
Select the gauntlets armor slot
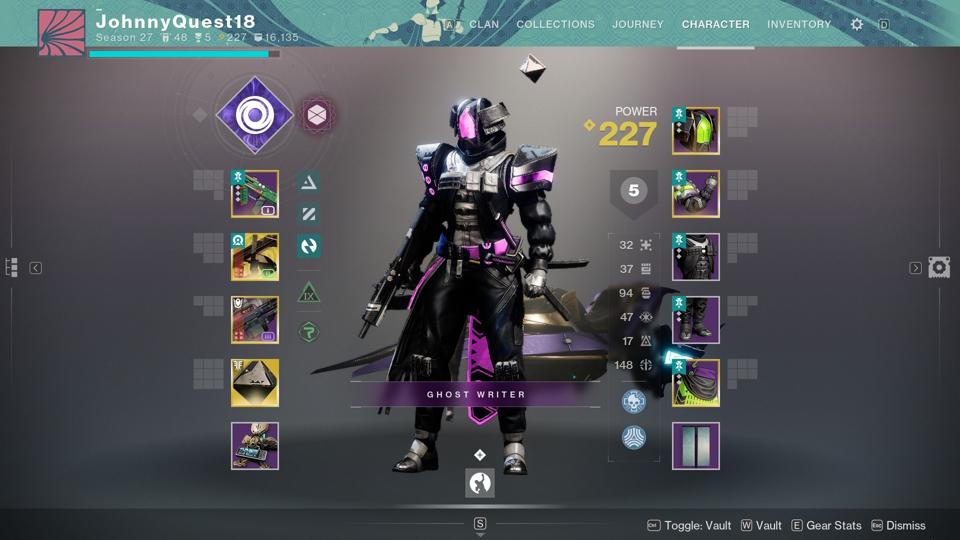(696, 194)
